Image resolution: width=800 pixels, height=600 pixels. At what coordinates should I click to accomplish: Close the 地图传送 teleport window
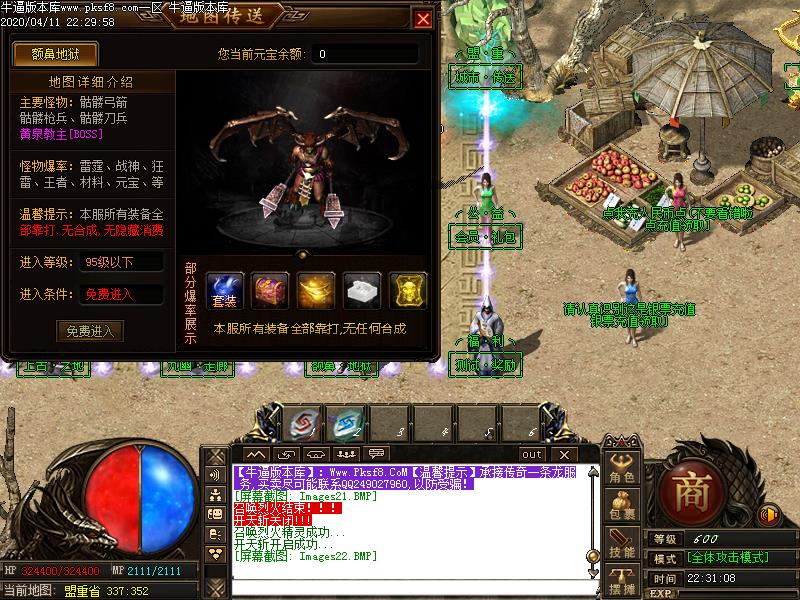(423, 19)
